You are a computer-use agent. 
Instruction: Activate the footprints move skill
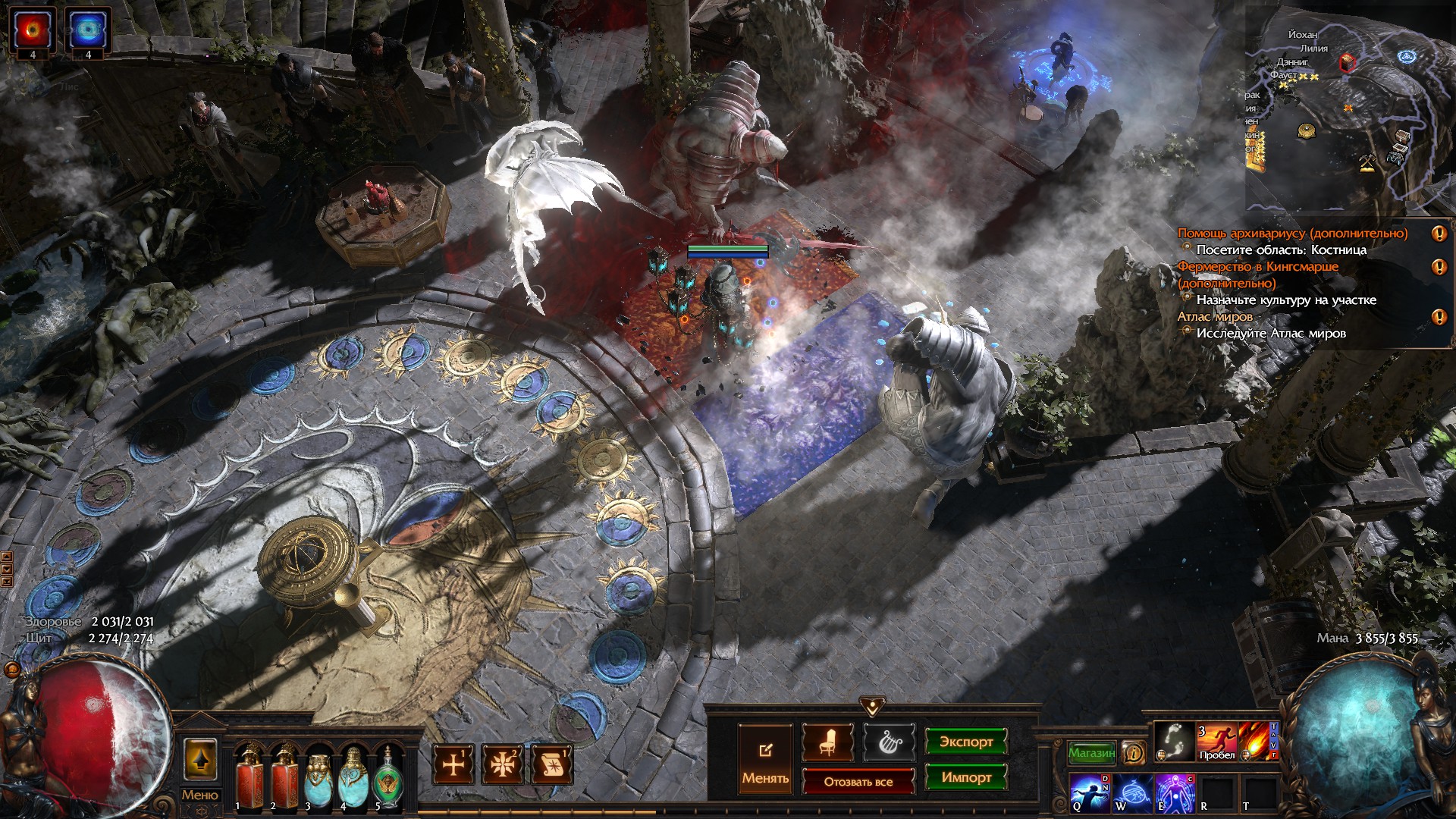click(1175, 741)
